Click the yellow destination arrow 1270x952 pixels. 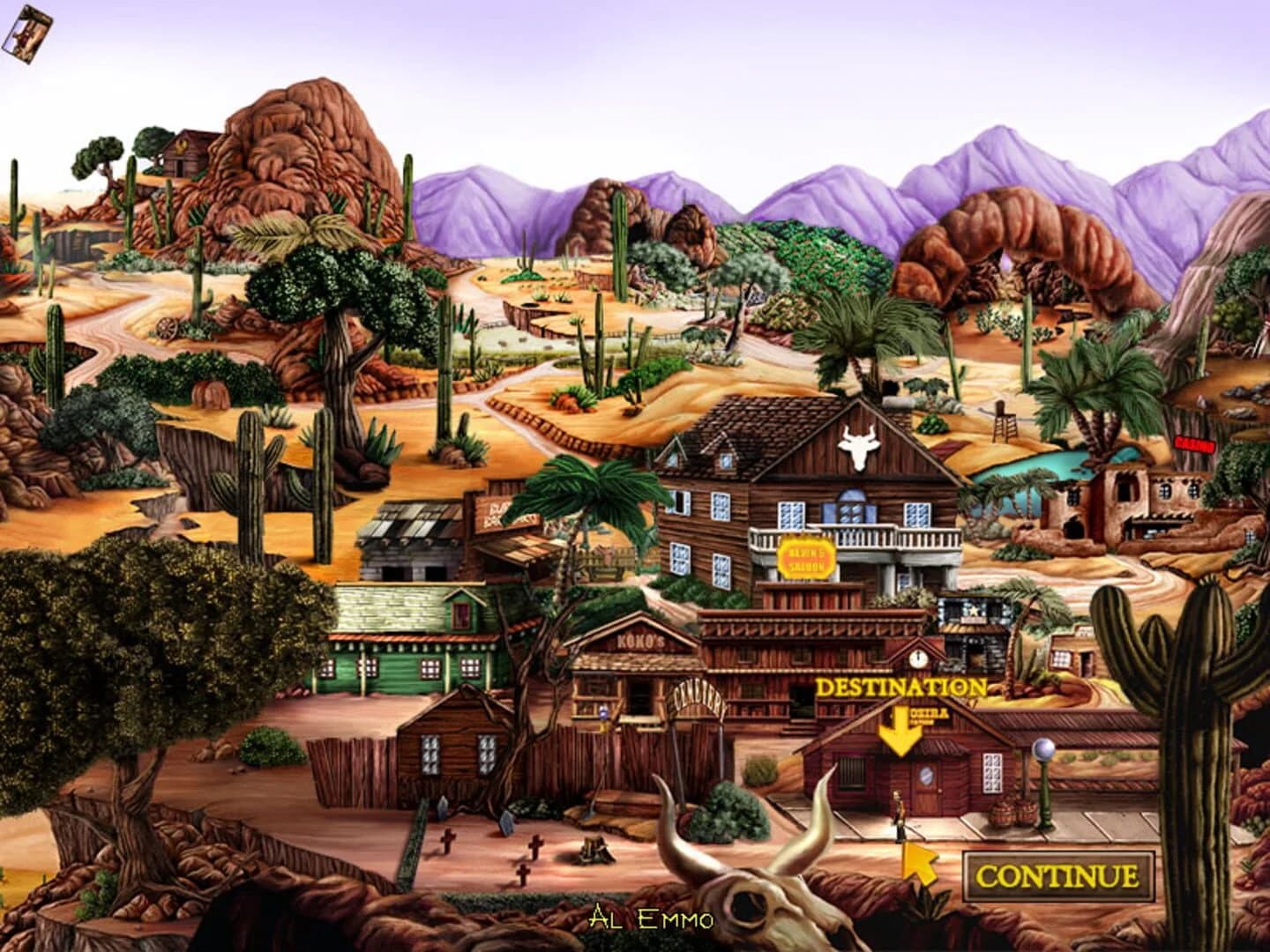900,728
